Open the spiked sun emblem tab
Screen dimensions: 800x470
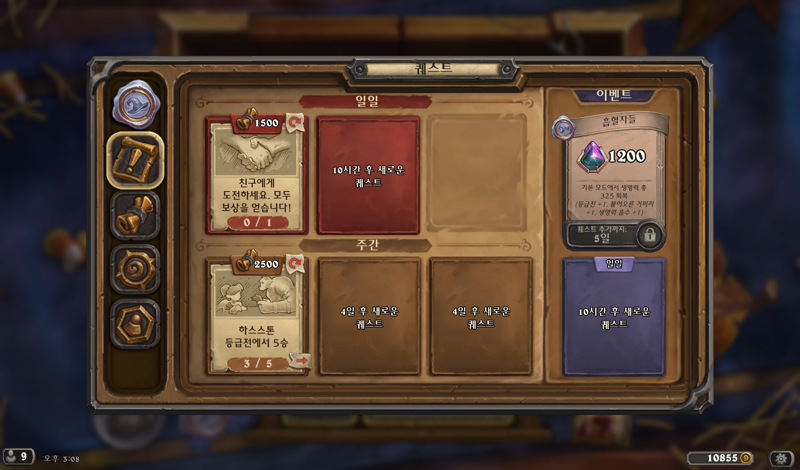(135, 268)
